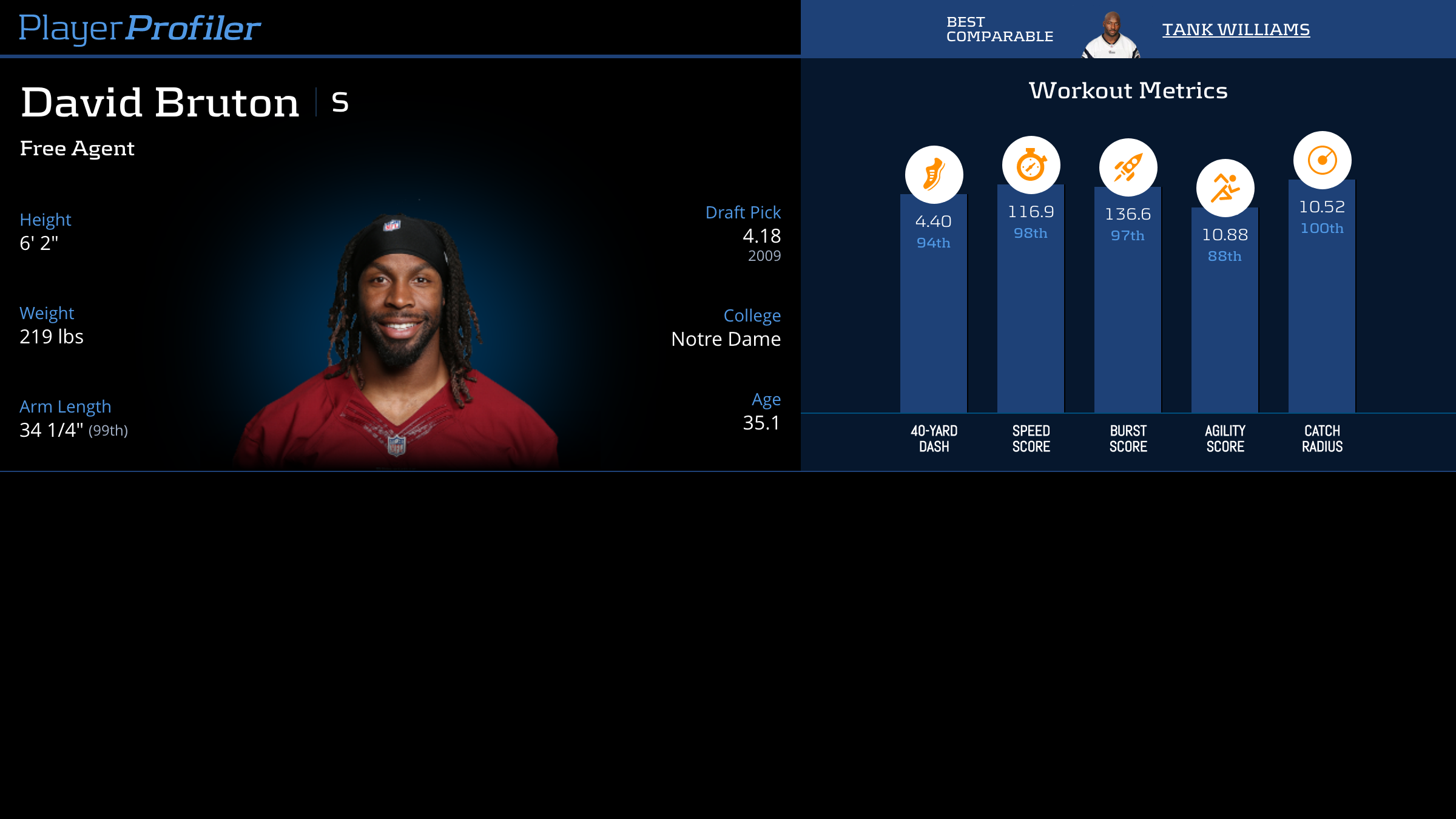Show the Catch Radius target icon
The image size is (1456, 819).
[x=1322, y=160]
